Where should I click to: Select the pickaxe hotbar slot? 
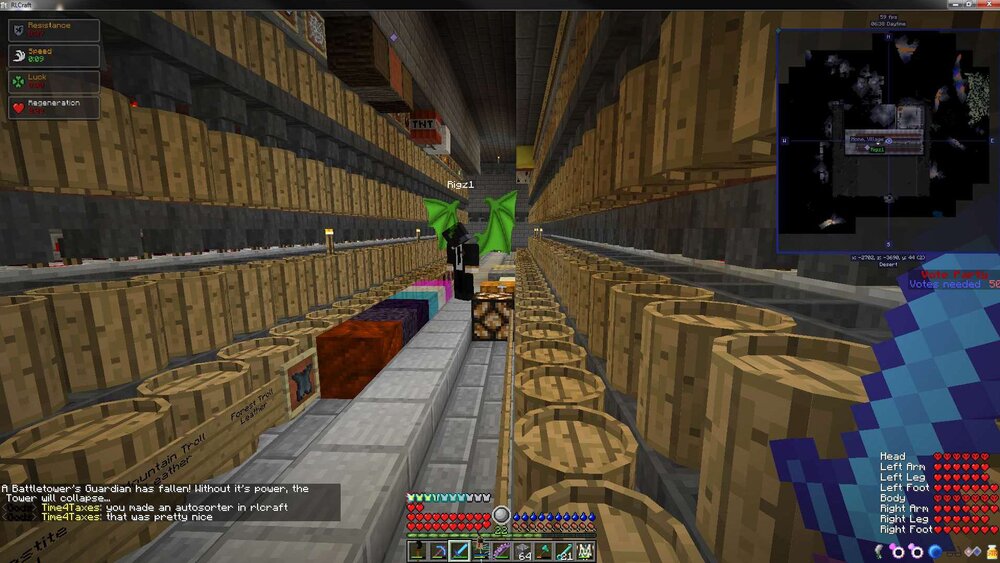439,551
